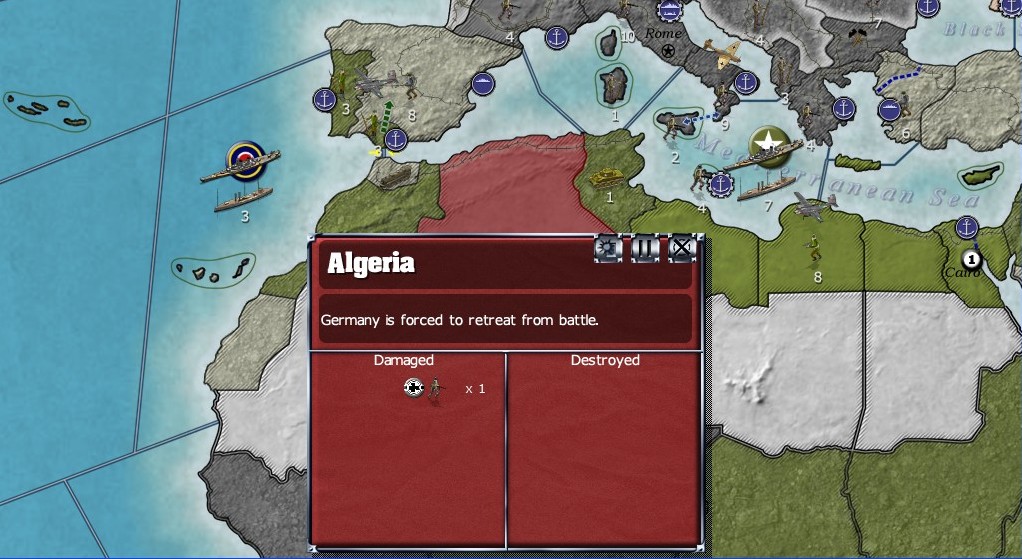1022x559 pixels.
Task: Pause the battle using the pause button
Action: (x=645, y=248)
